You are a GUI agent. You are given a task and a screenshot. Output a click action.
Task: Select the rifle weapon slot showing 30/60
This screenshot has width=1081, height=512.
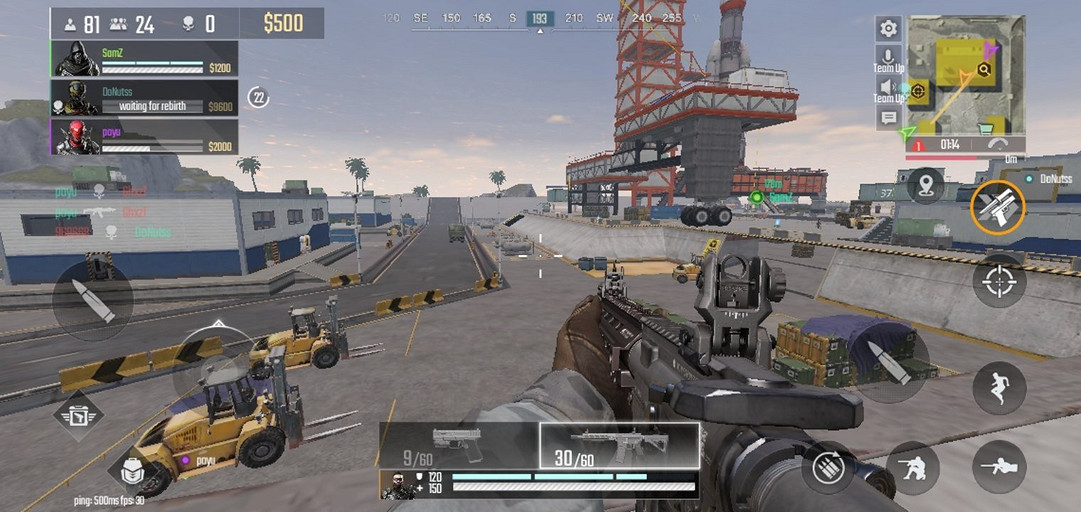(619, 446)
